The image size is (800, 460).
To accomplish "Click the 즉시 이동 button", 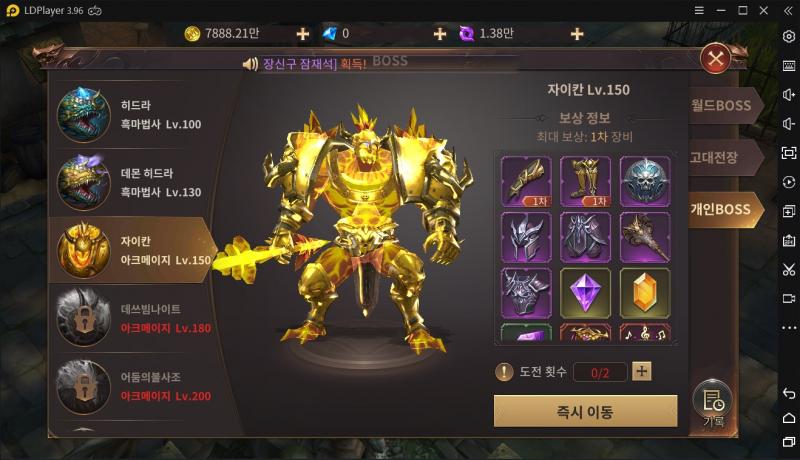I will pyautogui.click(x=585, y=411).
